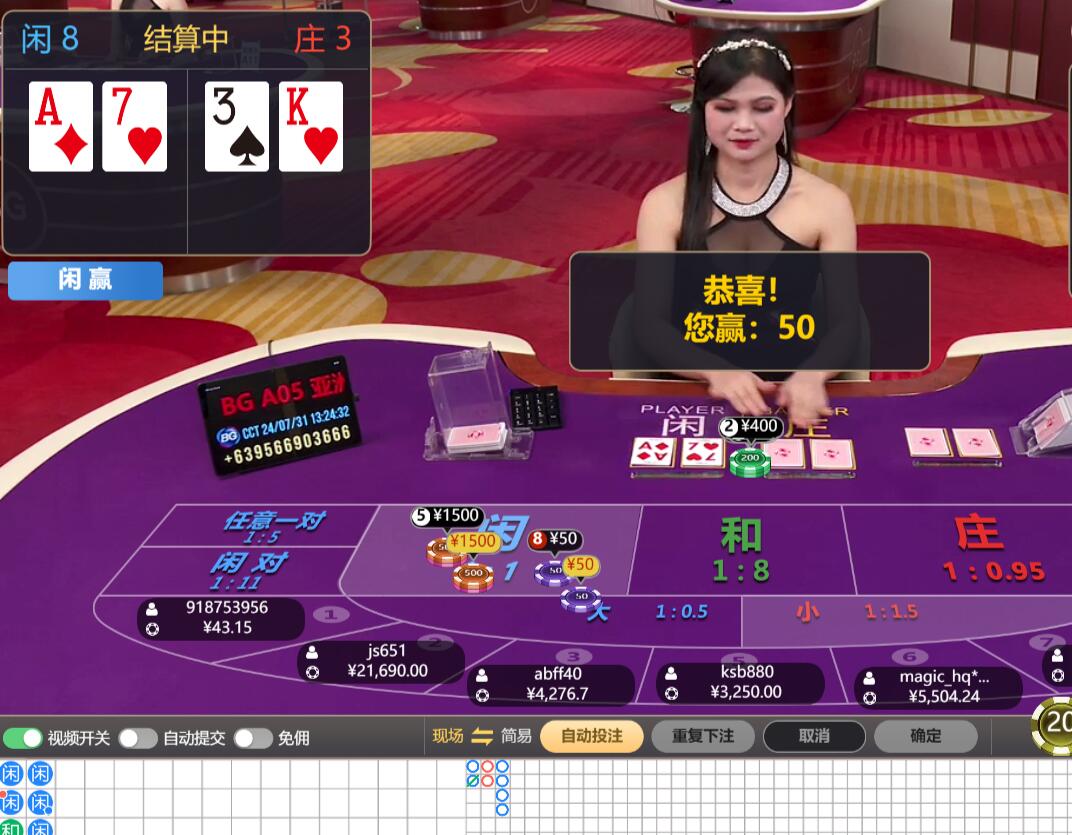The width and height of the screenshot is (1072, 835).
Task: Confirm the bet with 确定
Action: (925, 736)
